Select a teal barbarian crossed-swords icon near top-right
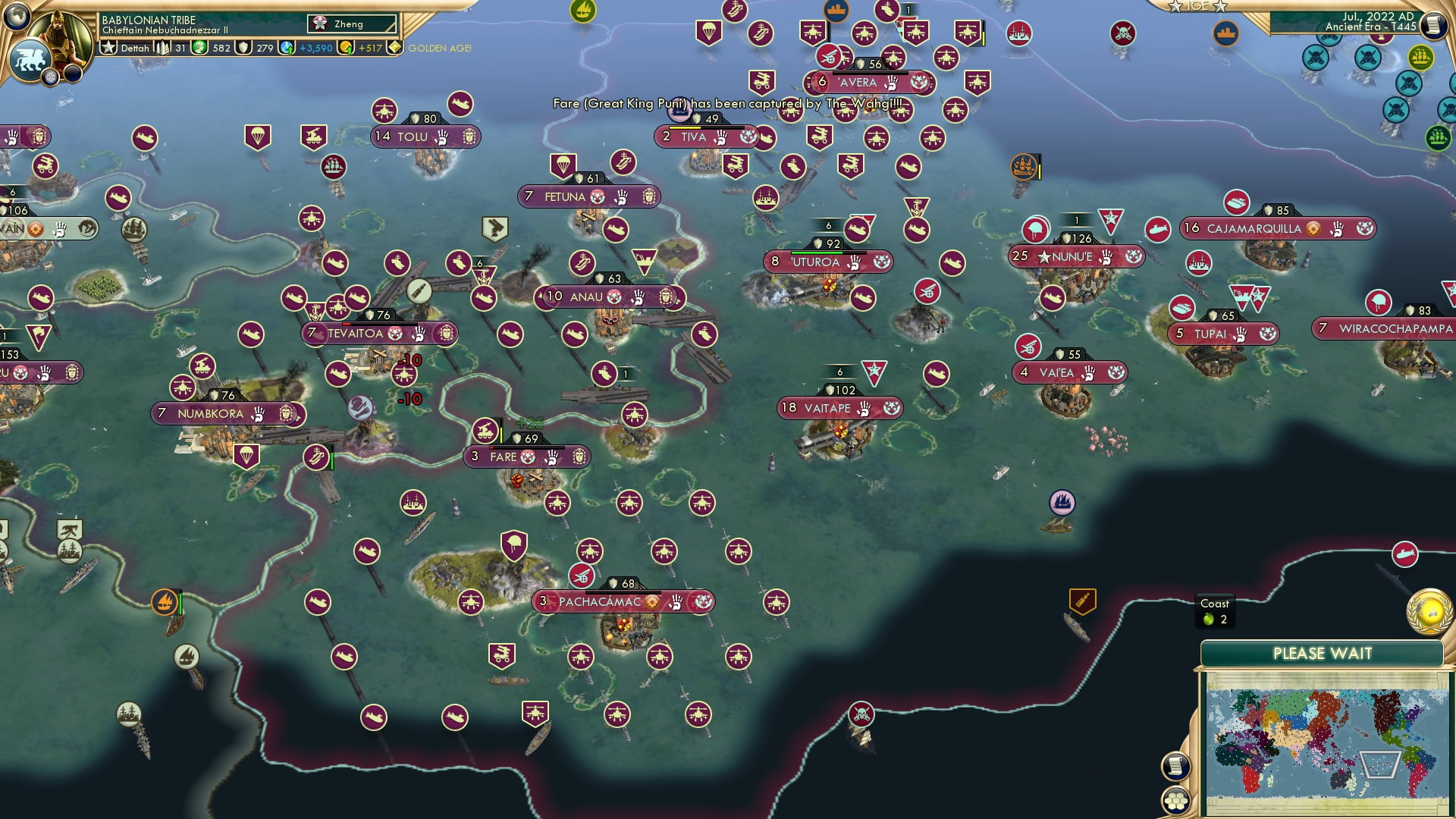1456x819 pixels. tap(1316, 58)
